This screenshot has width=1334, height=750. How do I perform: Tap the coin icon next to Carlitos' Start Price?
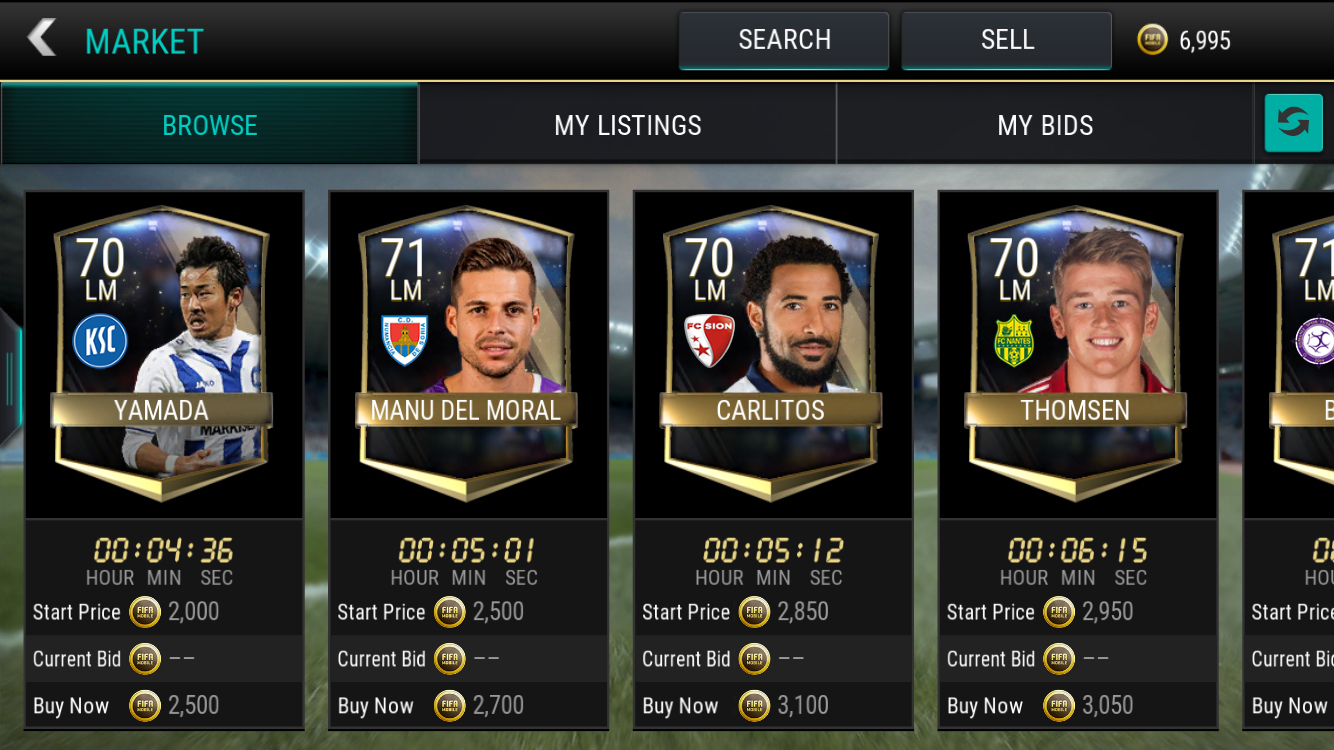(x=752, y=612)
